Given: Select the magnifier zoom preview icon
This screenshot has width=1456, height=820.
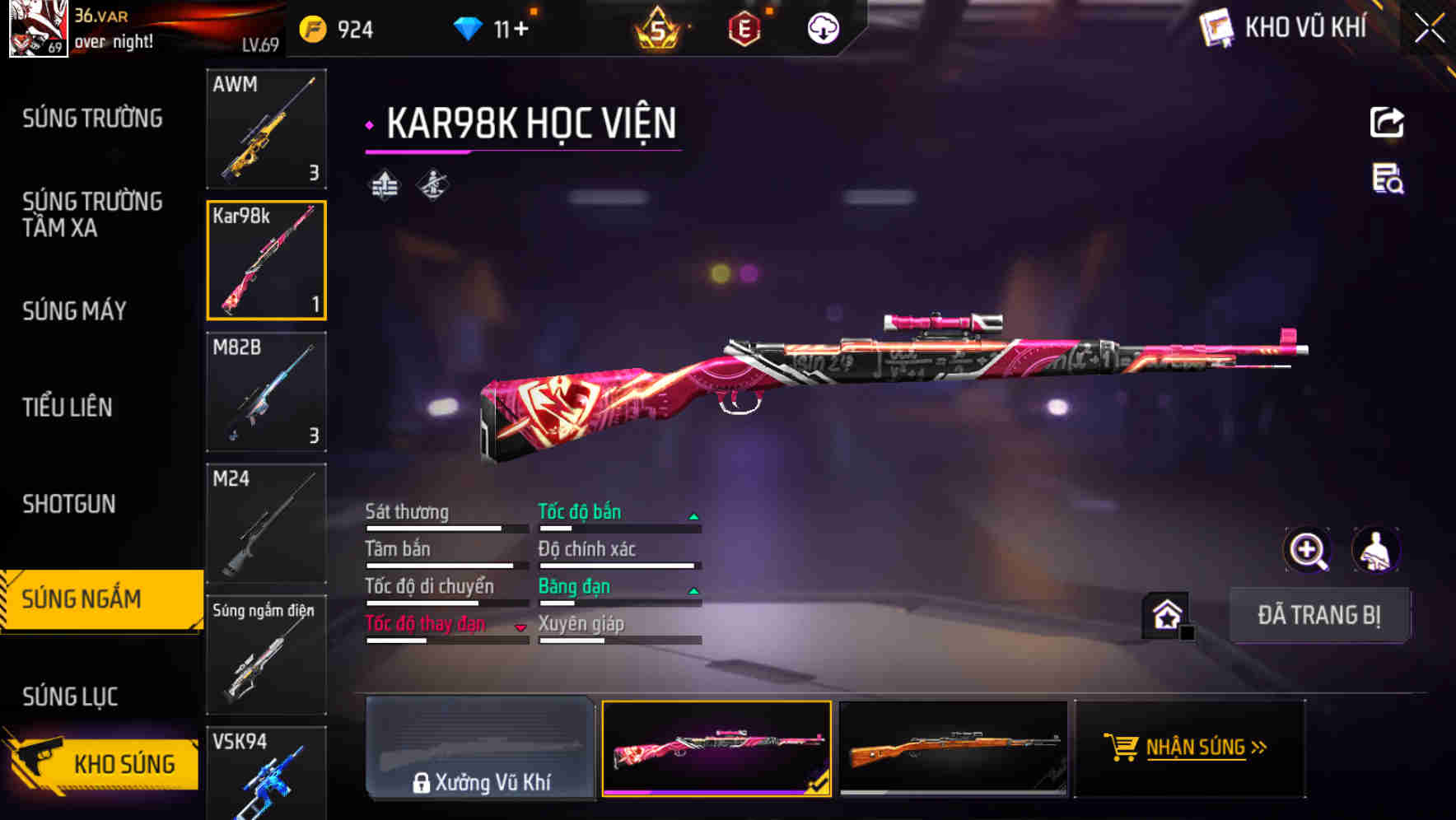Looking at the screenshot, I should [x=1307, y=549].
